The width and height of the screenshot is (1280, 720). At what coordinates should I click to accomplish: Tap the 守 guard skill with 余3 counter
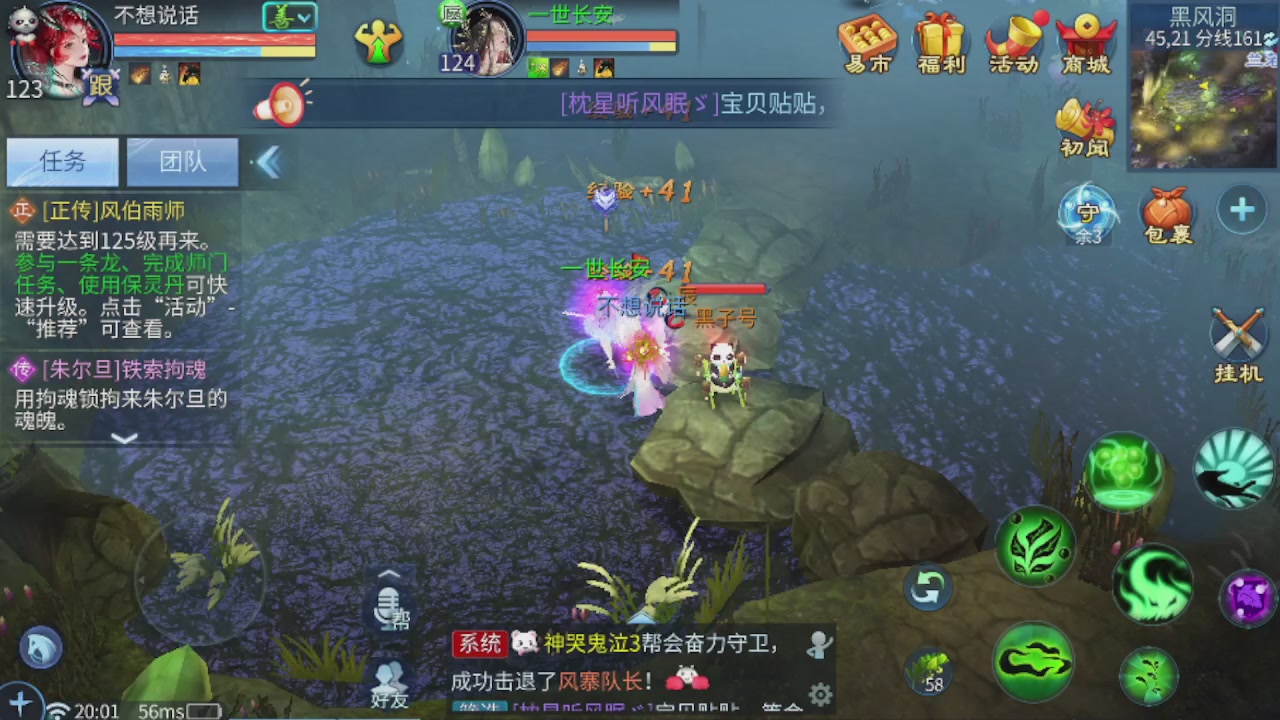tap(1087, 212)
